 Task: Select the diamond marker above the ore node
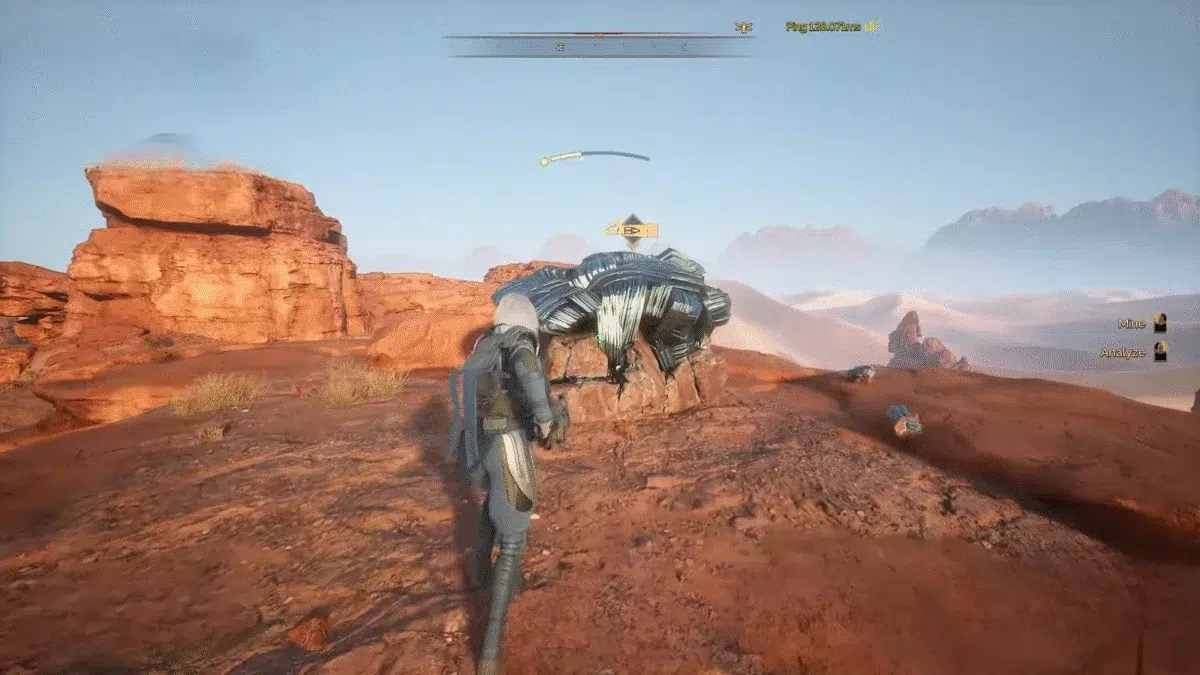pyautogui.click(x=632, y=229)
